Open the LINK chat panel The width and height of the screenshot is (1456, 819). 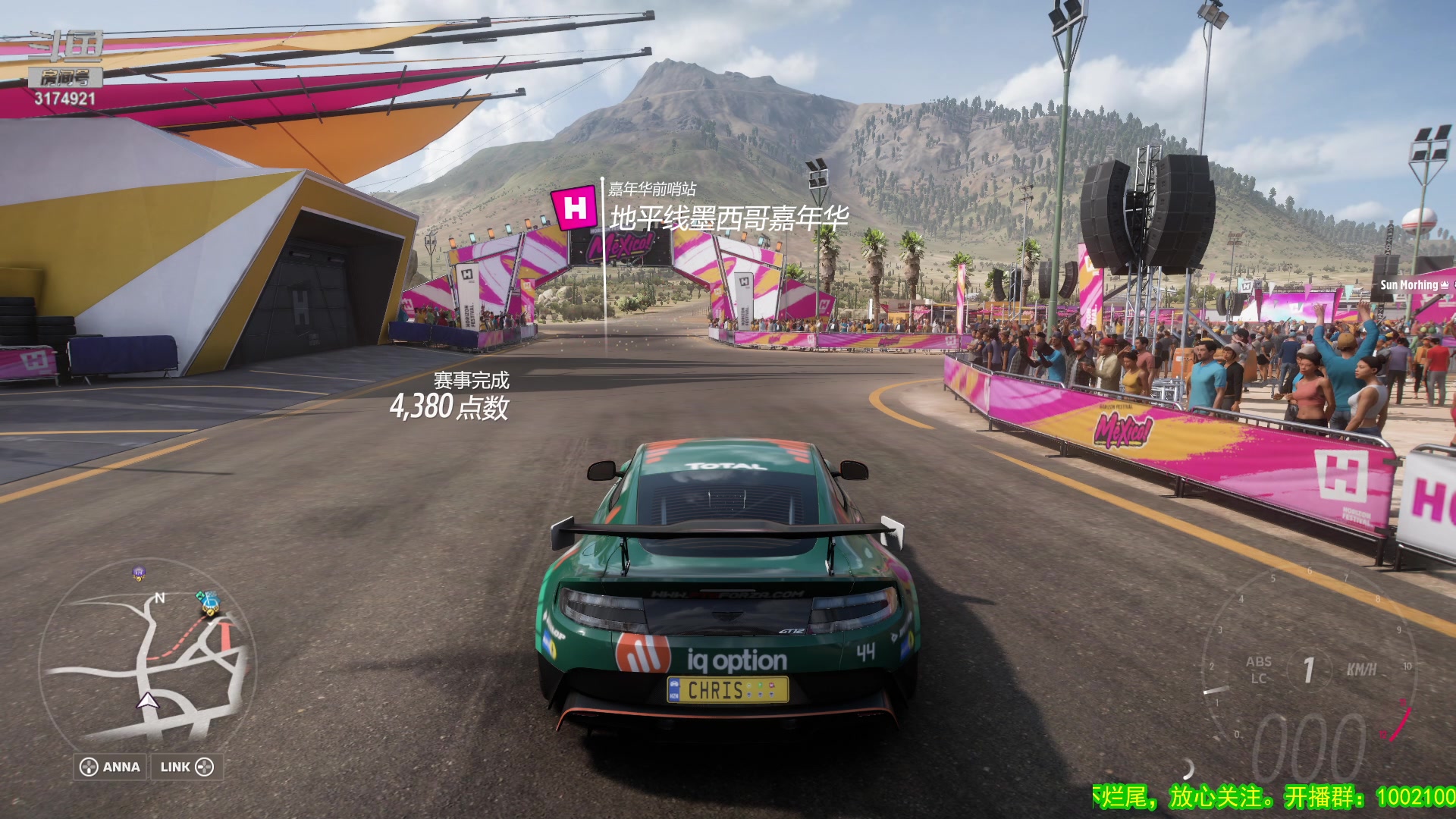pos(187,767)
